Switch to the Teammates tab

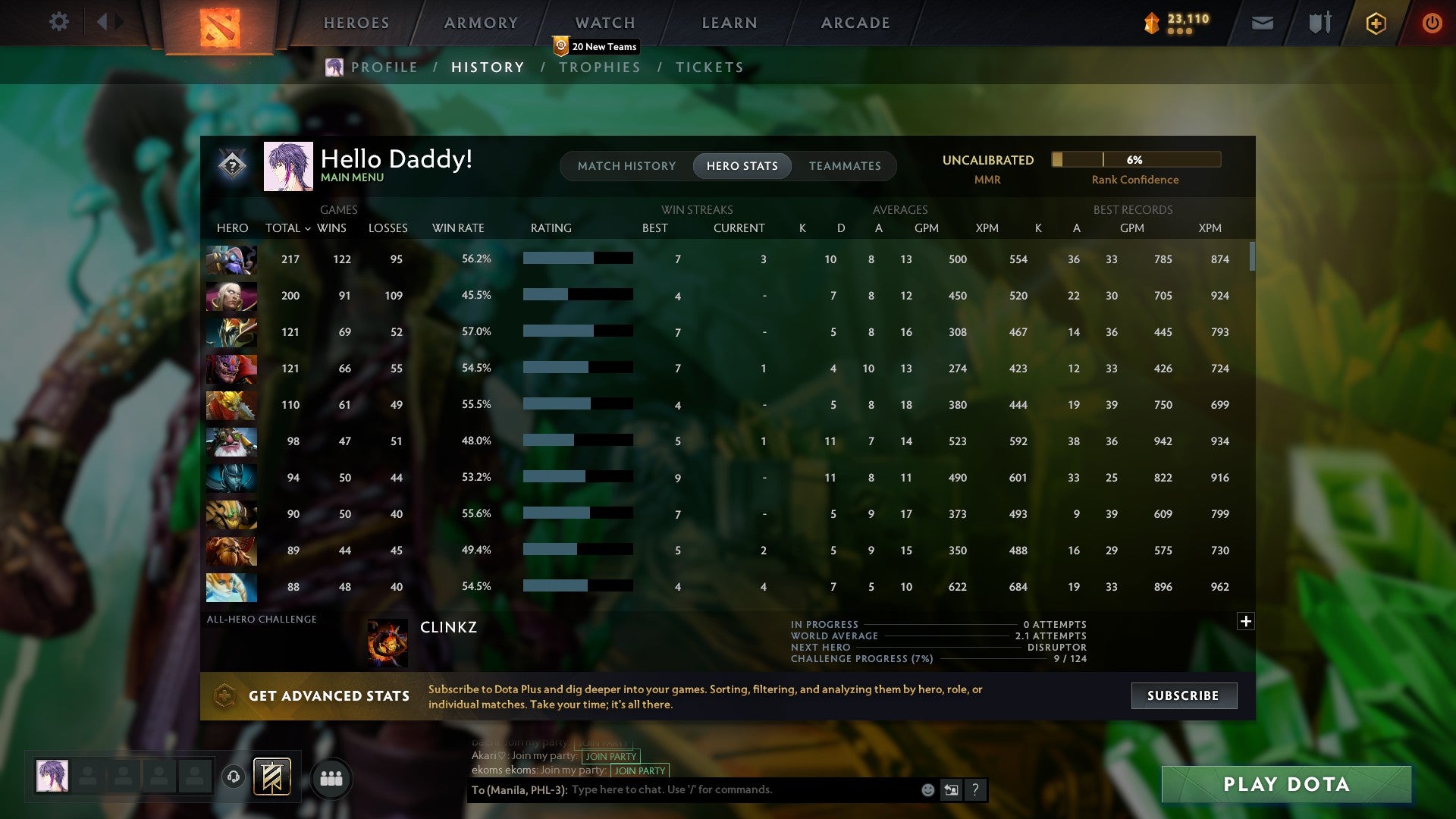click(845, 165)
